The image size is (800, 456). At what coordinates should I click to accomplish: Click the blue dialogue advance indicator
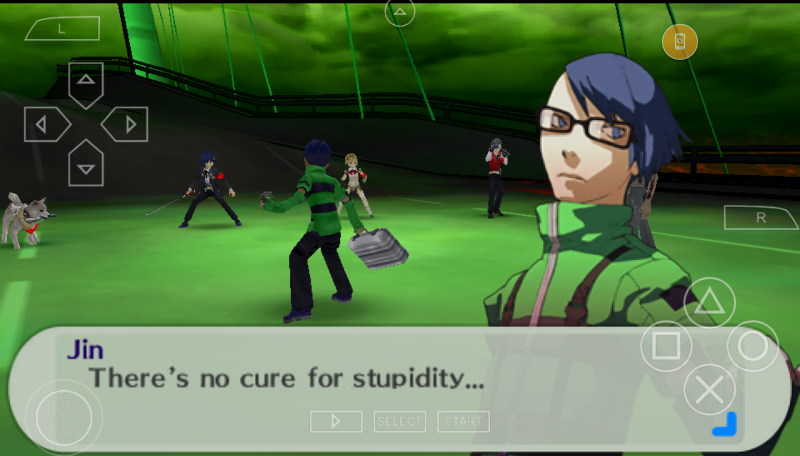(x=724, y=424)
